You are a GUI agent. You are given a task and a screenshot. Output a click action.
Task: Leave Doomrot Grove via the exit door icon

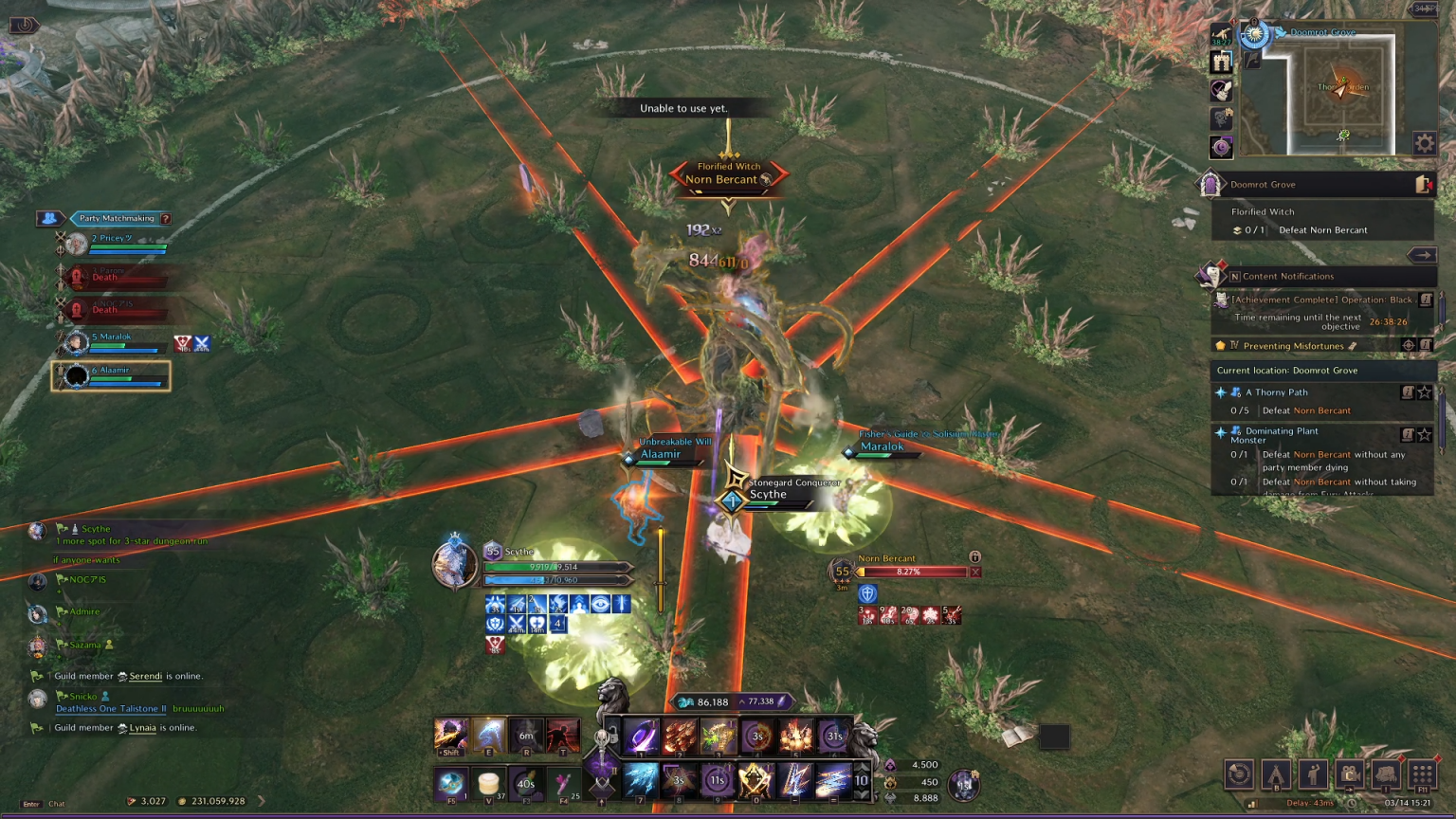click(1423, 185)
